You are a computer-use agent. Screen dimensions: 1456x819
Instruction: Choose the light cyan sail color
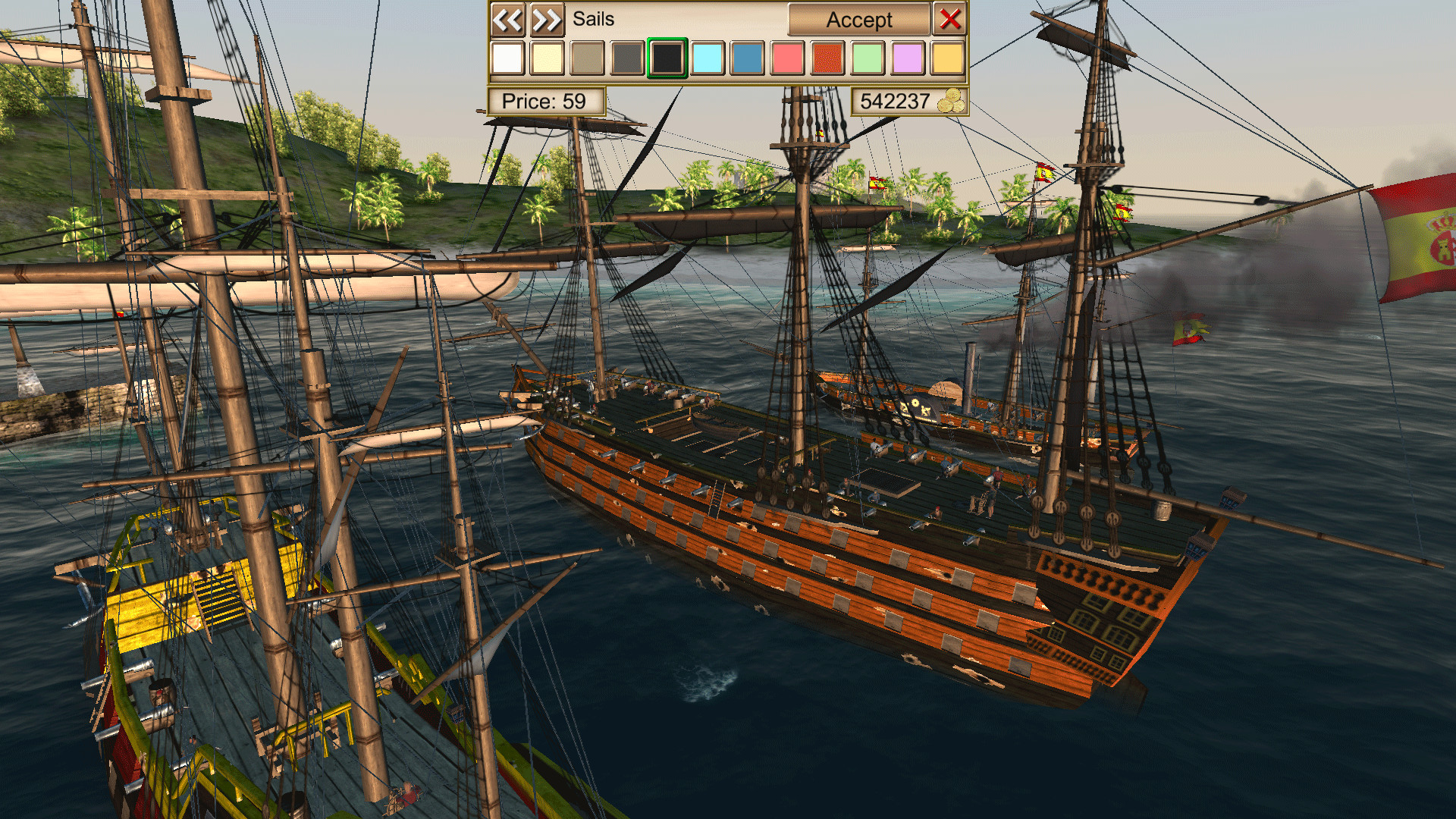708,58
